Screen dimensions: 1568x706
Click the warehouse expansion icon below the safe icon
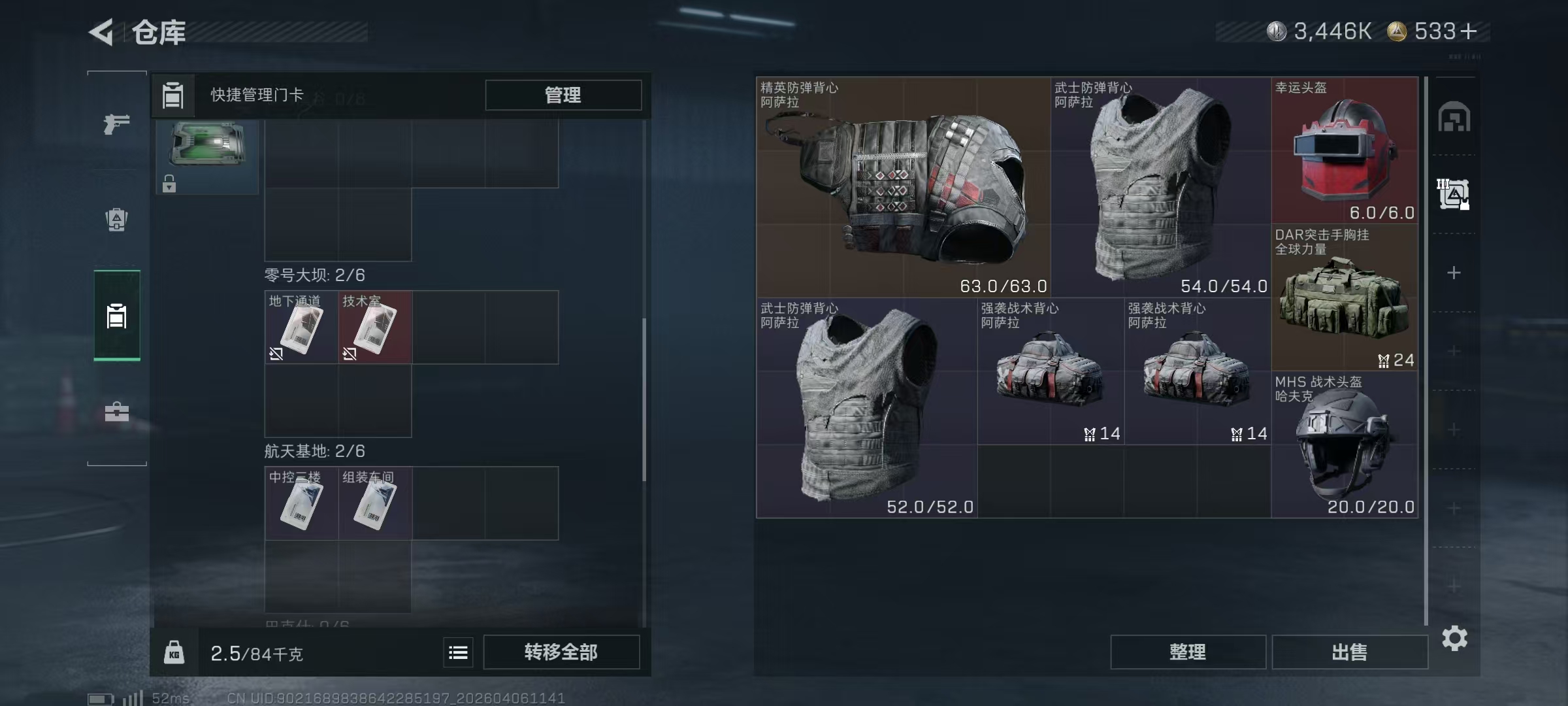pyautogui.click(x=1454, y=193)
